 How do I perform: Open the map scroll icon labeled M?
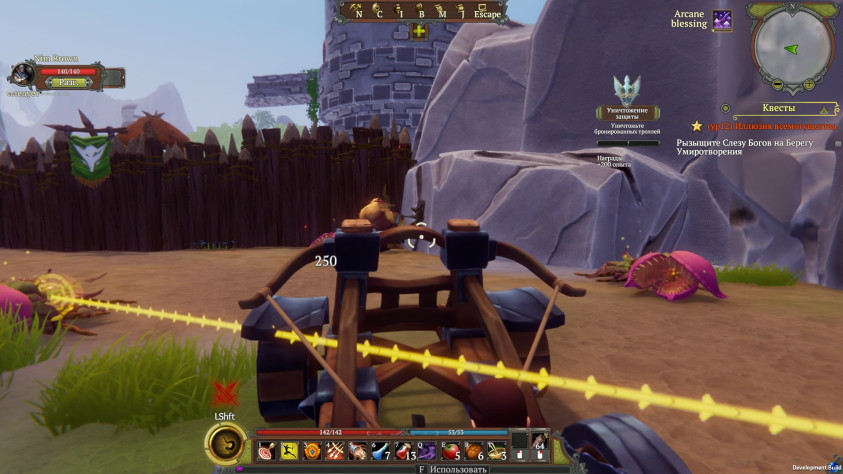click(x=443, y=10)
